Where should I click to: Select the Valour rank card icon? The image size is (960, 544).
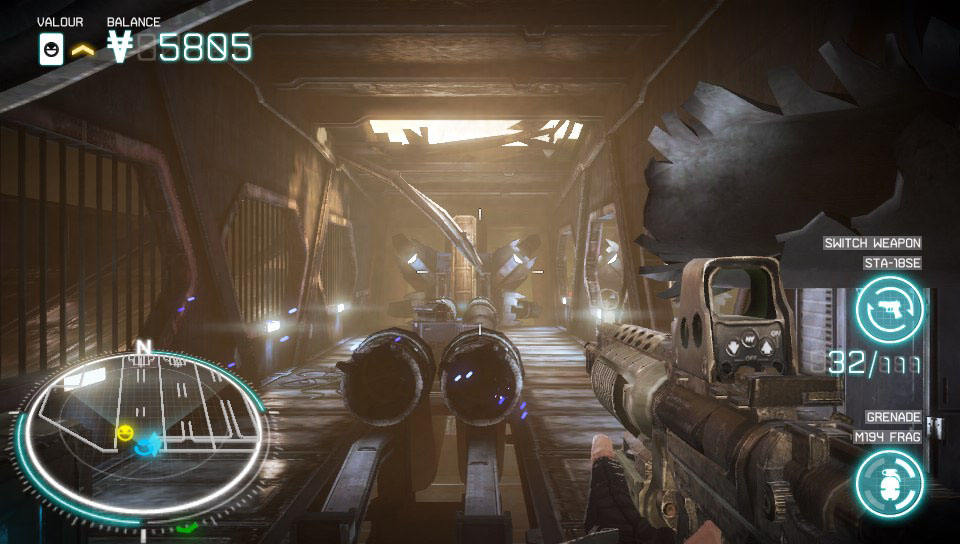tap(51, 48)
